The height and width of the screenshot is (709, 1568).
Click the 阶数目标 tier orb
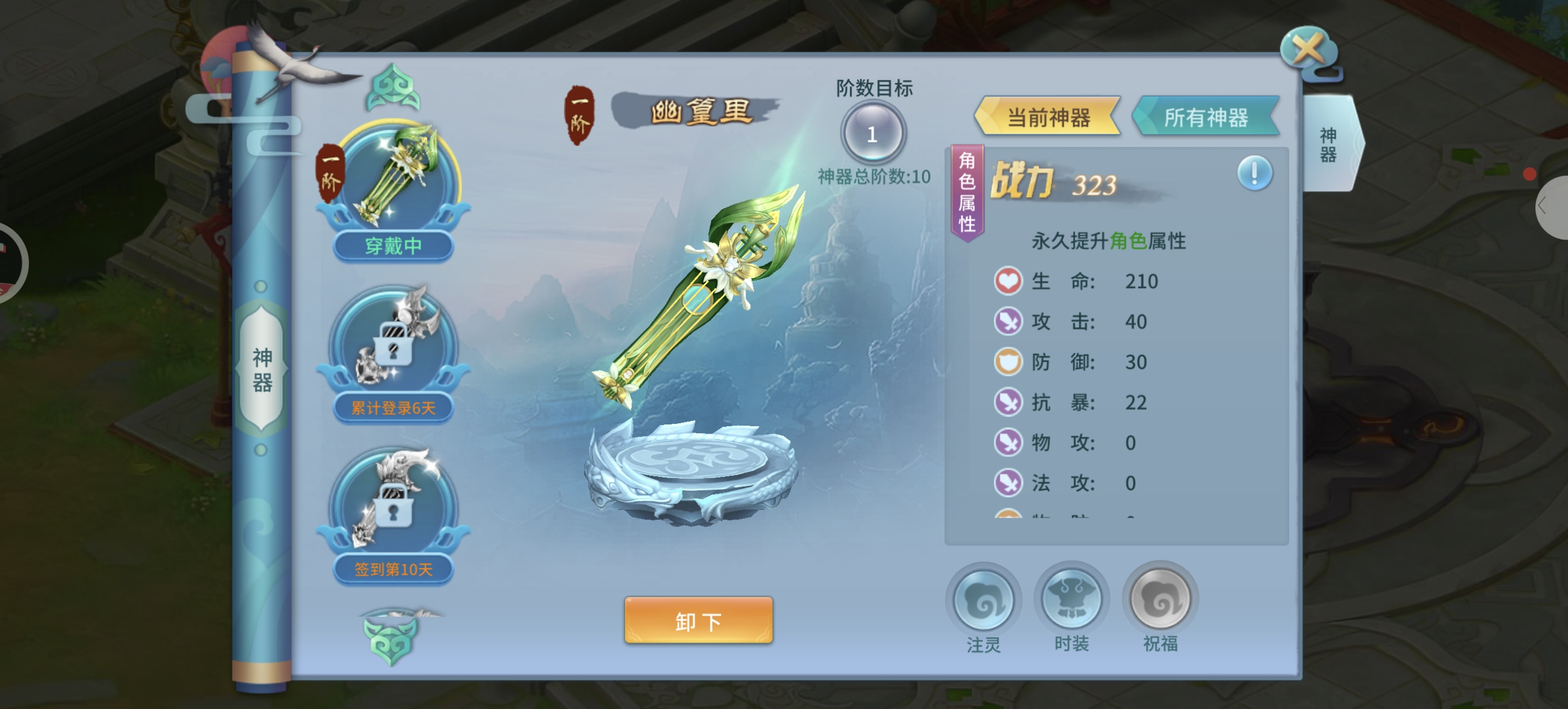873,134
